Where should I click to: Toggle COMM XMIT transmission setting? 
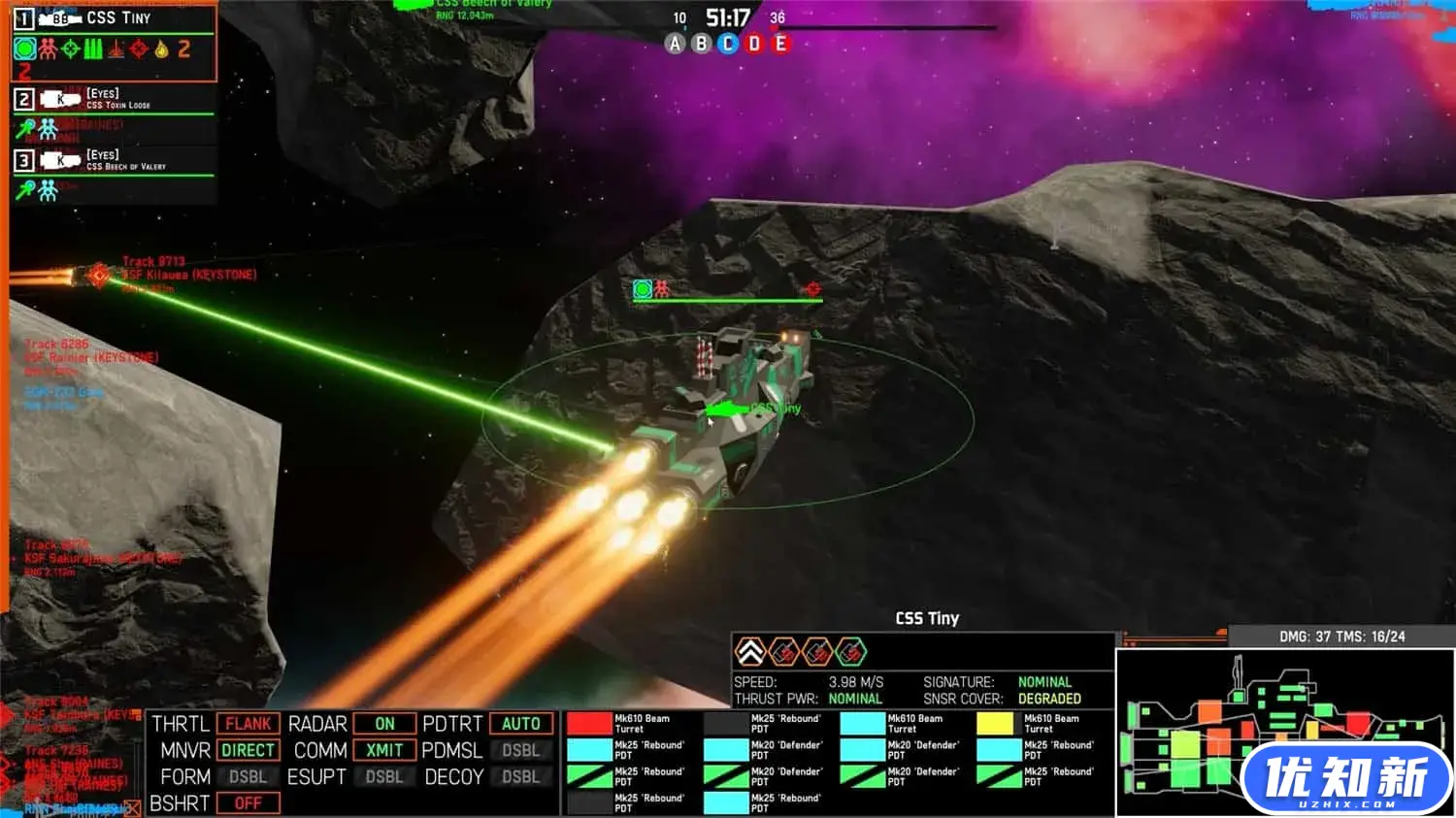click(x=384, y=749)
